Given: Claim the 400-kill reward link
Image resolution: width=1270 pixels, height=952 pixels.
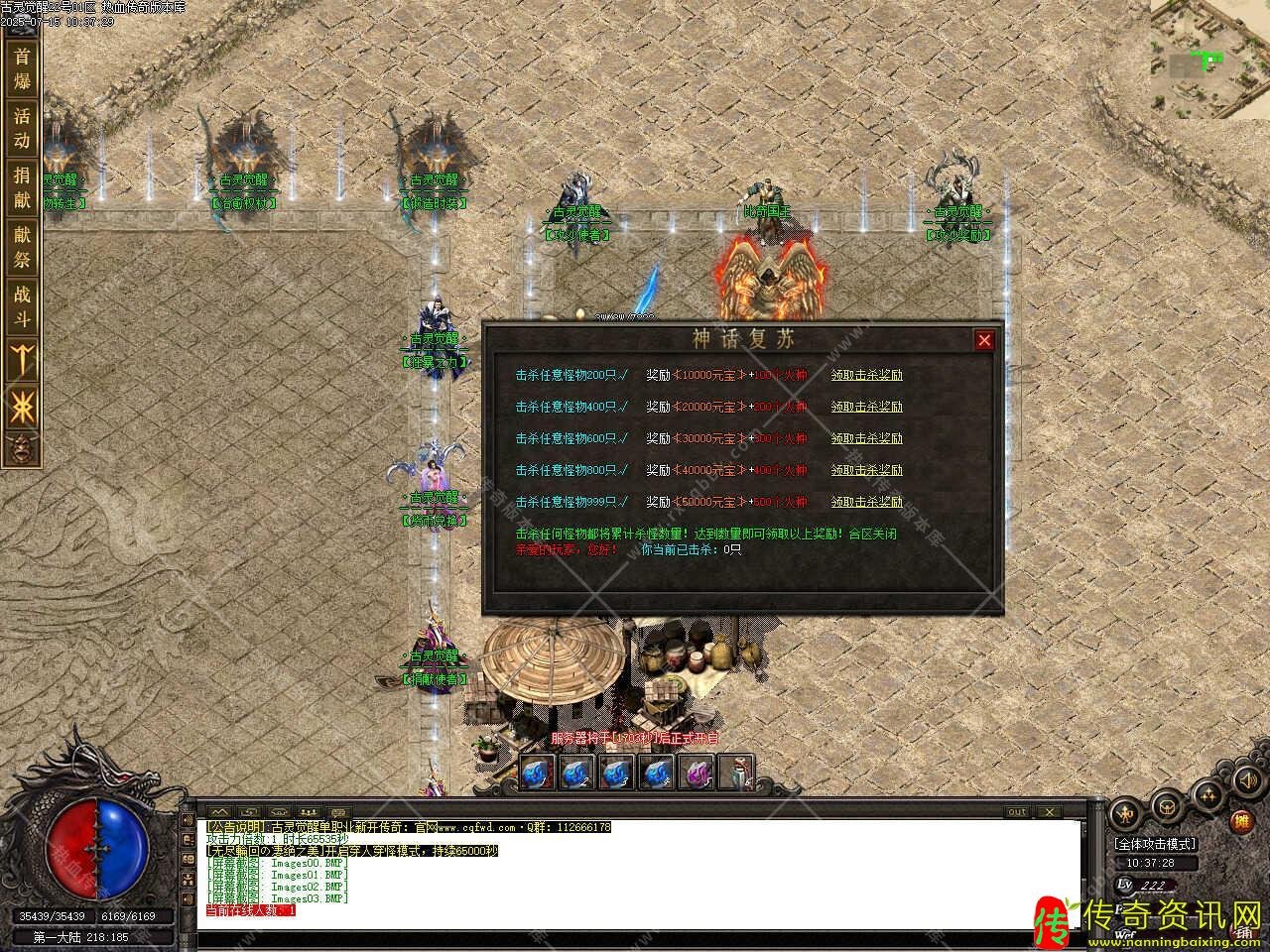Looking at the screenshot, I should 866,407.
